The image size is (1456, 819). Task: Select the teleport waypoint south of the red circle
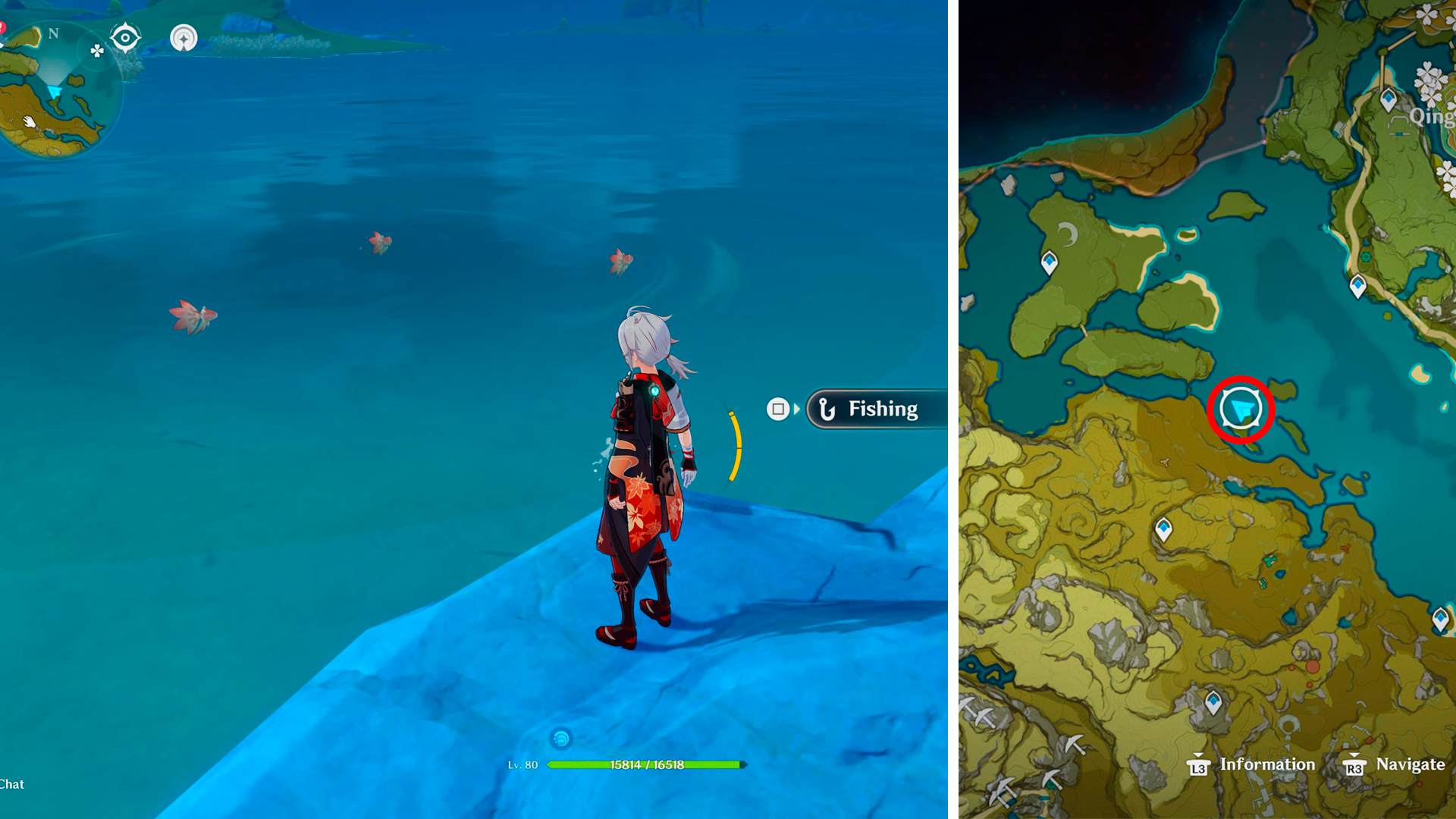pos(1164,527)
